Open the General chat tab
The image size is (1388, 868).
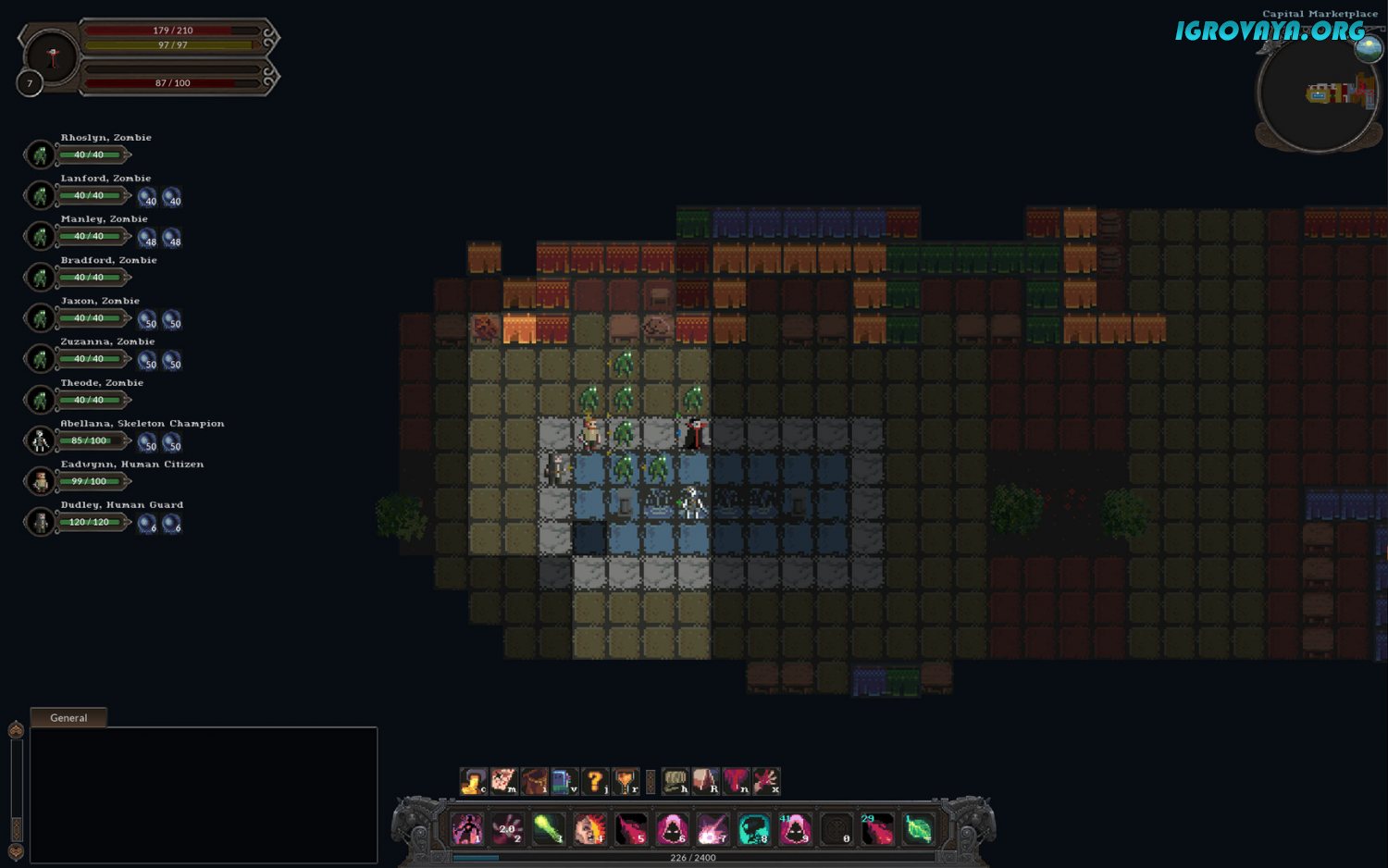pos(68,717)
